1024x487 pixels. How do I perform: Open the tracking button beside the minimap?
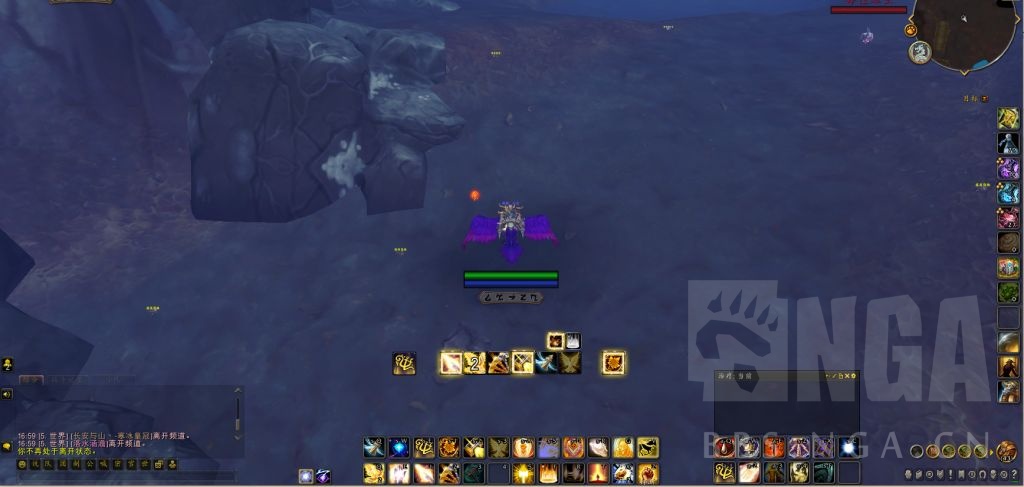click(911, 30)
